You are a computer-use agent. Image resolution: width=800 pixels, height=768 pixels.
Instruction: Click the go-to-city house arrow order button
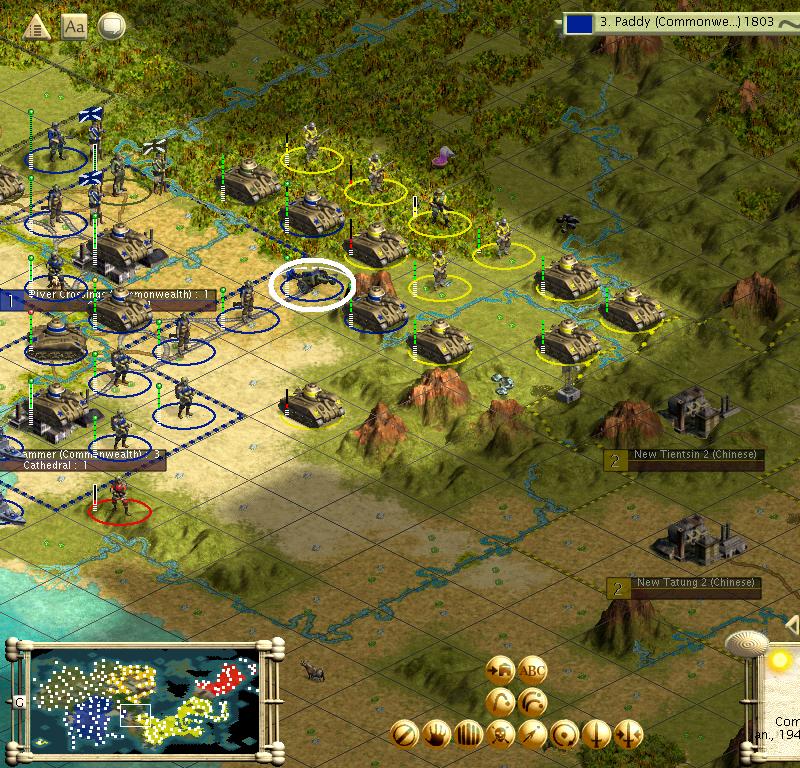click(500, 670)
